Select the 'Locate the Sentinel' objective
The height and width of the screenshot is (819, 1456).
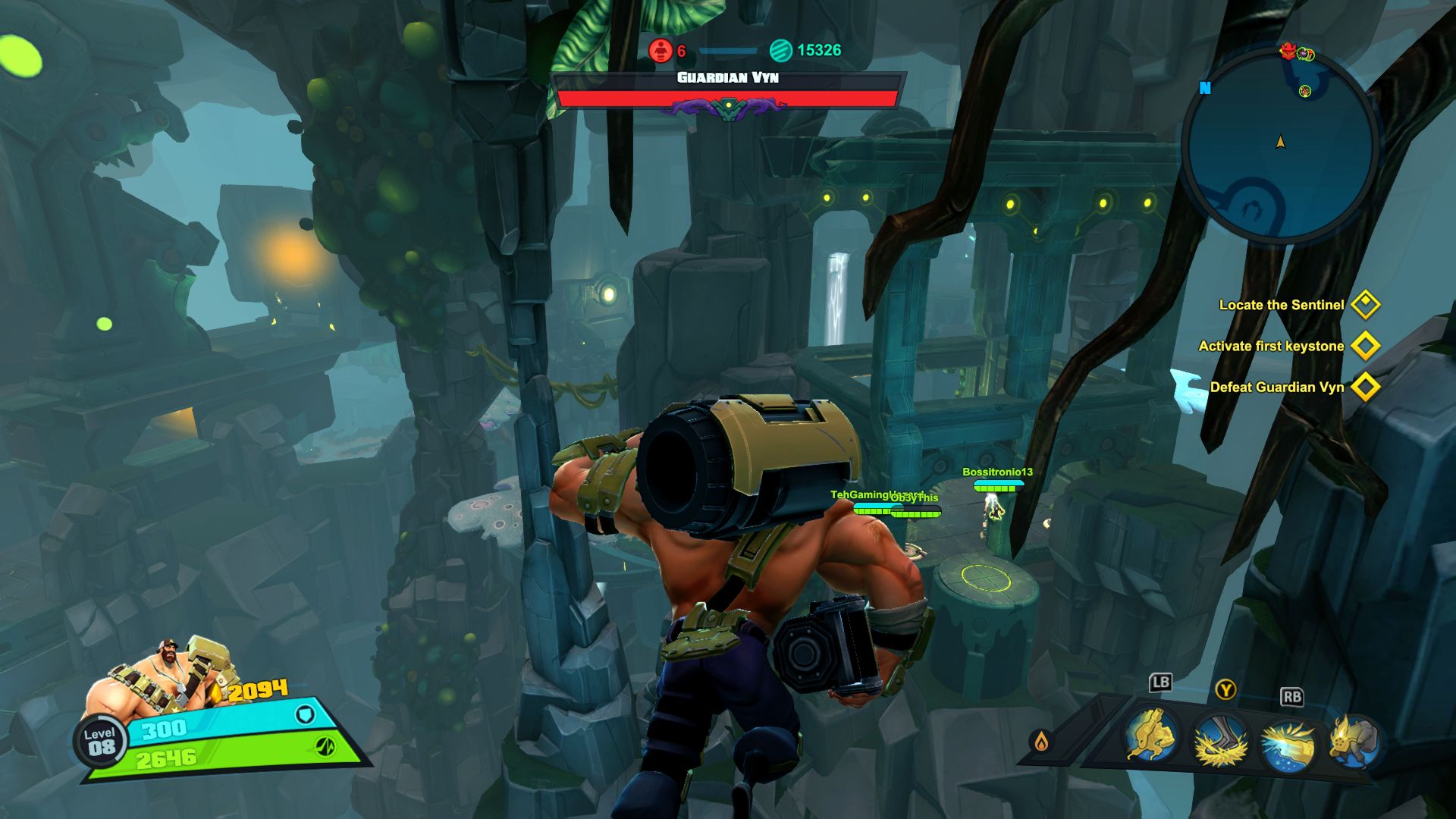pyautogui.click(x=1282, y=305)
